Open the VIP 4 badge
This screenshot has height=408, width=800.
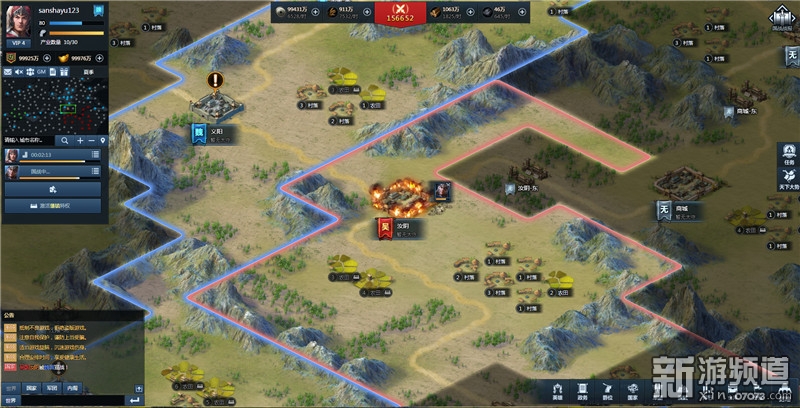17,45
